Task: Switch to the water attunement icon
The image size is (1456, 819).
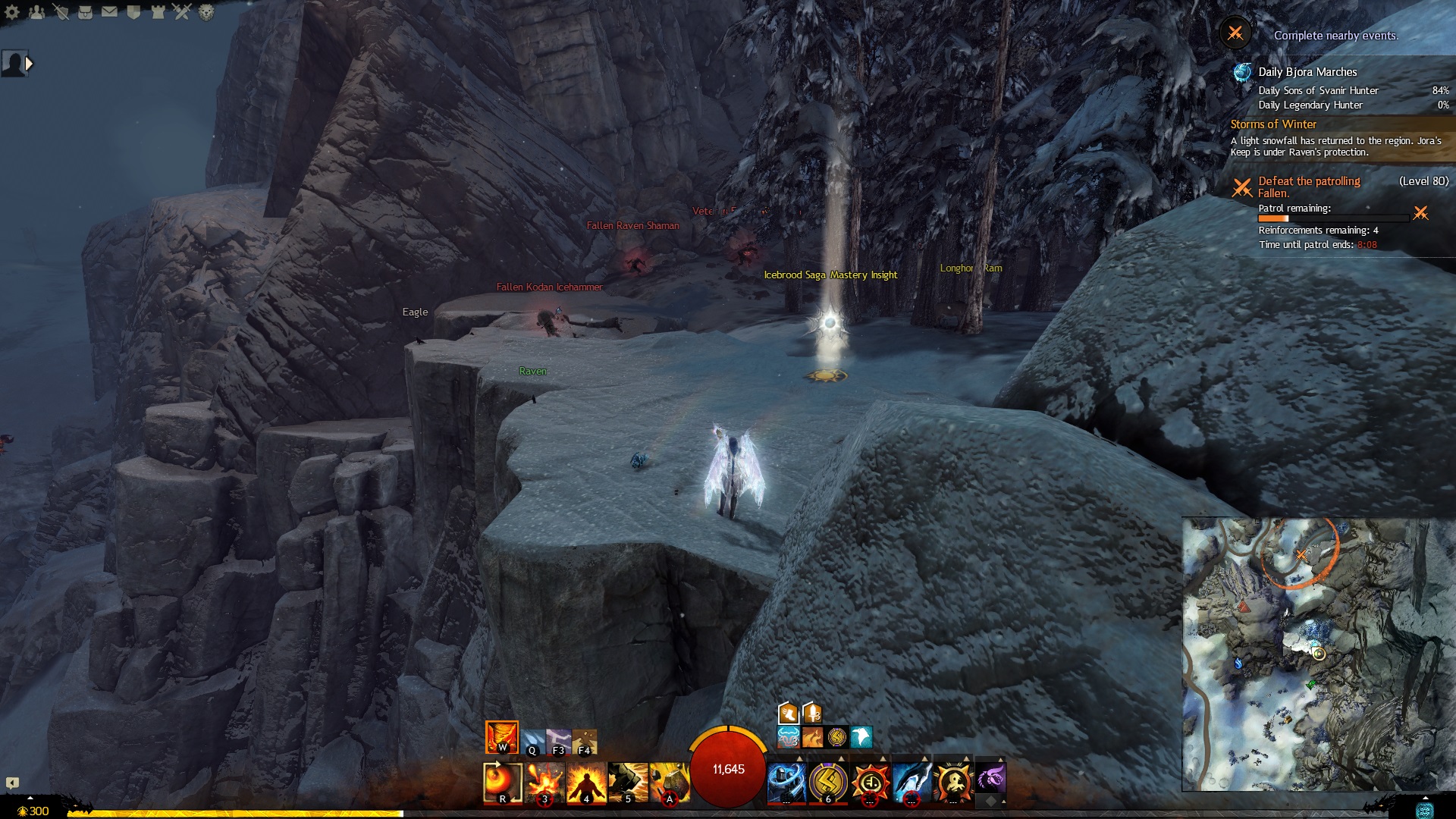Action: [x=533, y=741]
